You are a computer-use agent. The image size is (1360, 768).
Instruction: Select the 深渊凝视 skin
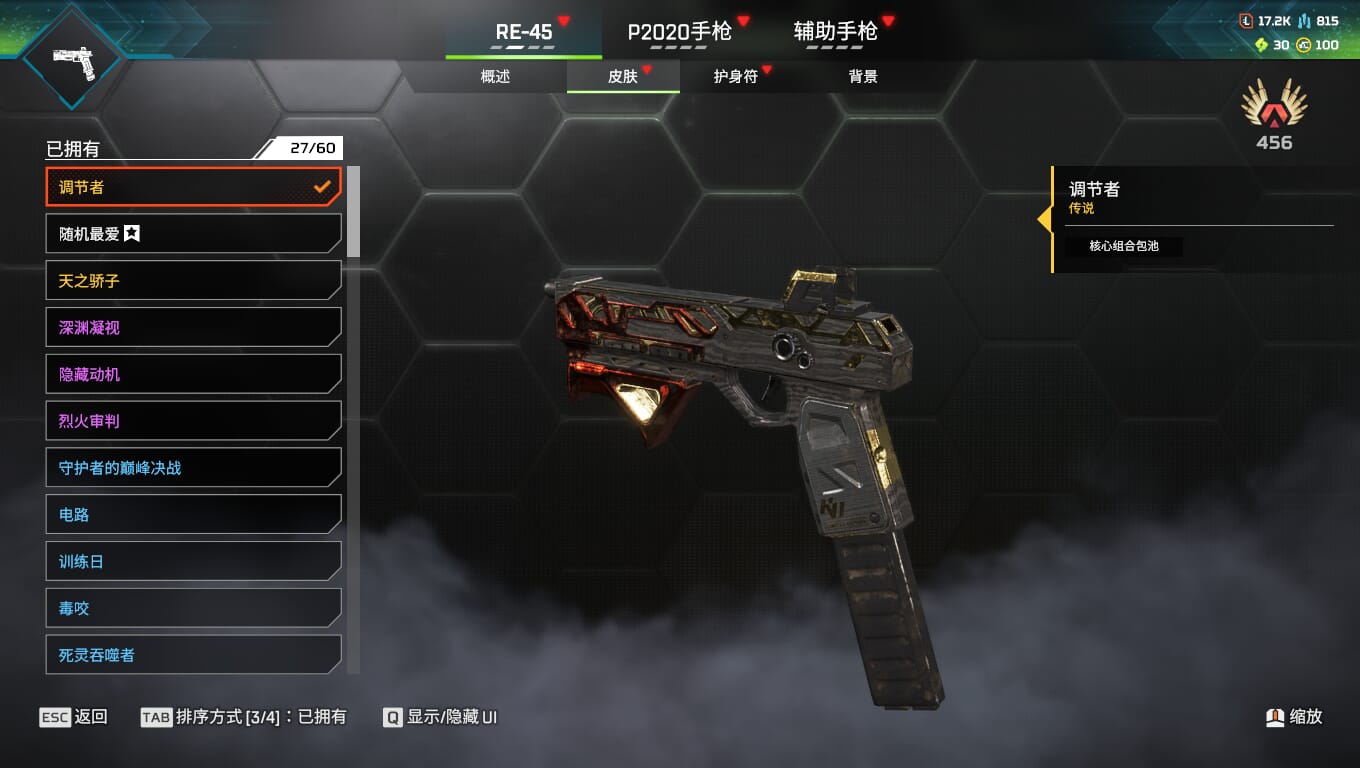click(193, 328)
